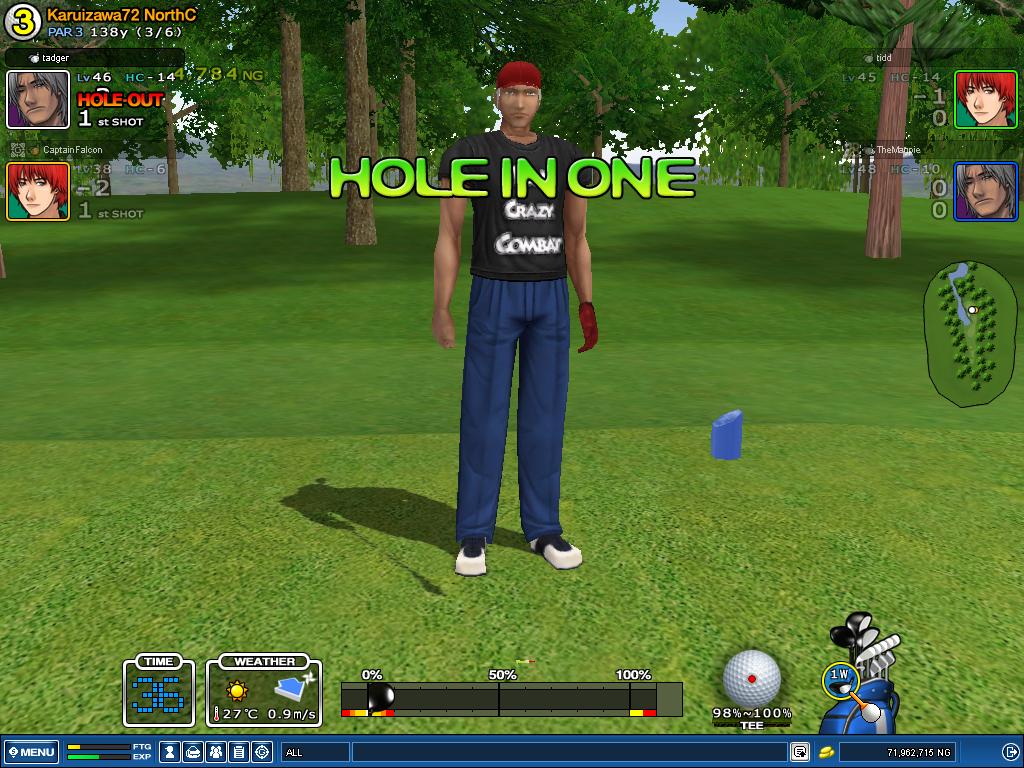Viewport: 1024px width, 768px height.
Task: Toggle the chat log window button
Action: 800,752
